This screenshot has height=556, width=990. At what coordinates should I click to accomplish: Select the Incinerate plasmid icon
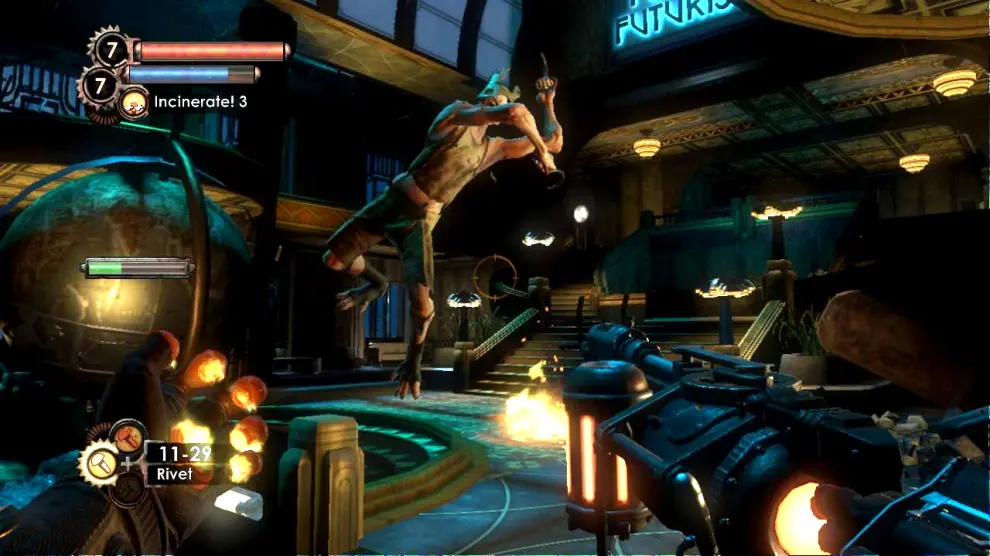(x=133, y=101)
